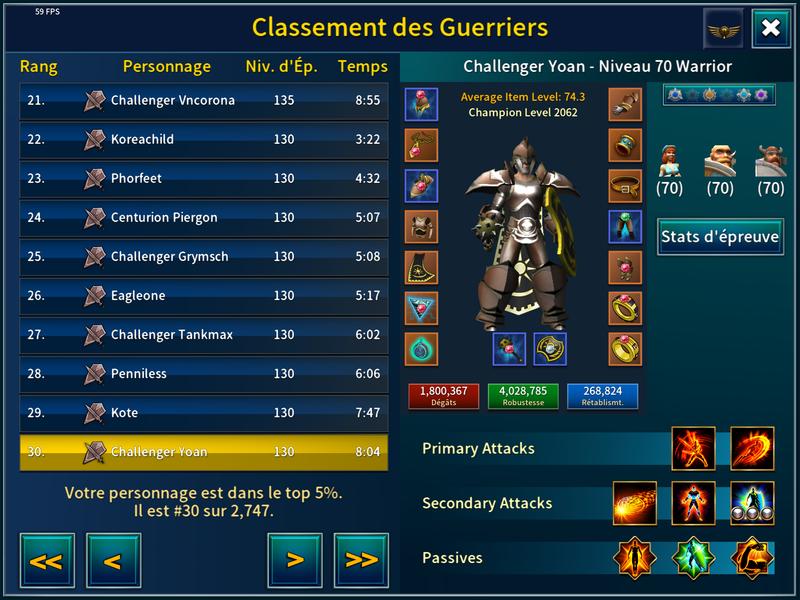Advance to the next leaderboard page
Viewport: 800px width, 600px height.
294,561
